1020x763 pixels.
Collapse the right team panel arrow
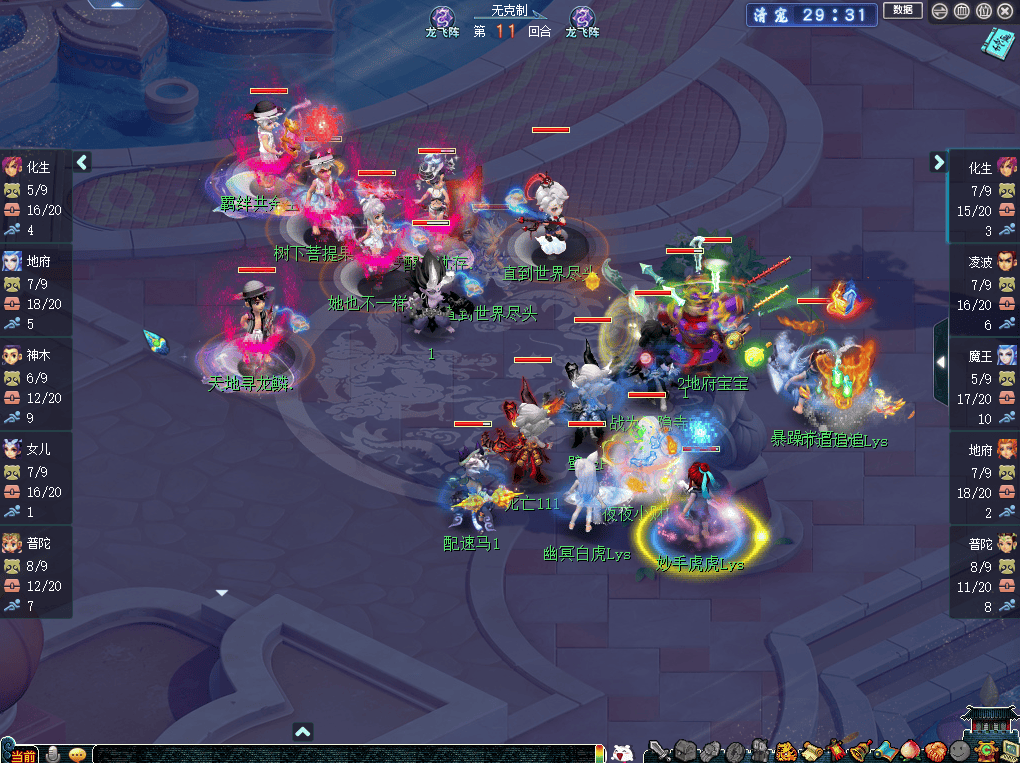938,161
